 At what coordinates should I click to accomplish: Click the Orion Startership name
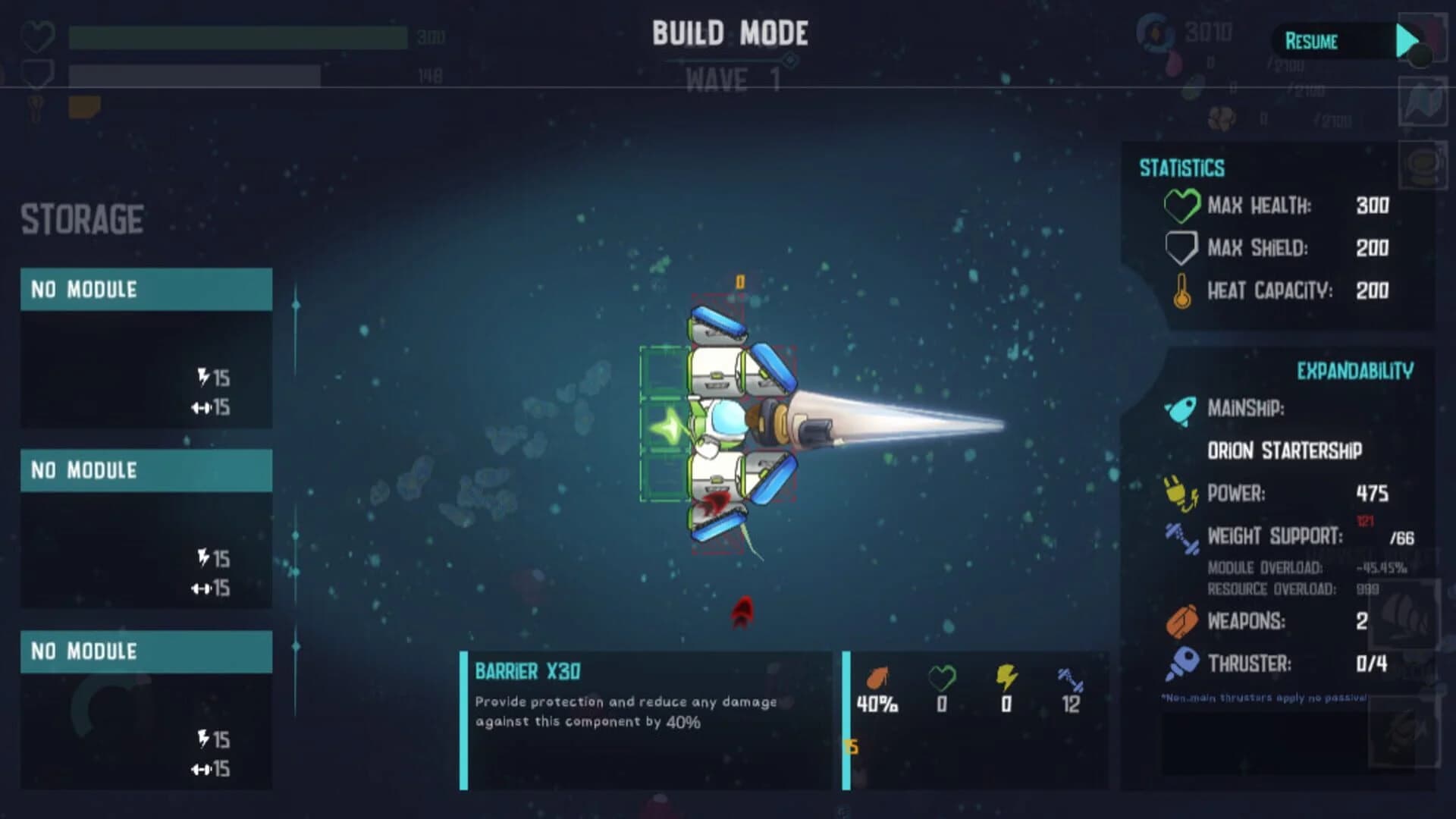1284,450
